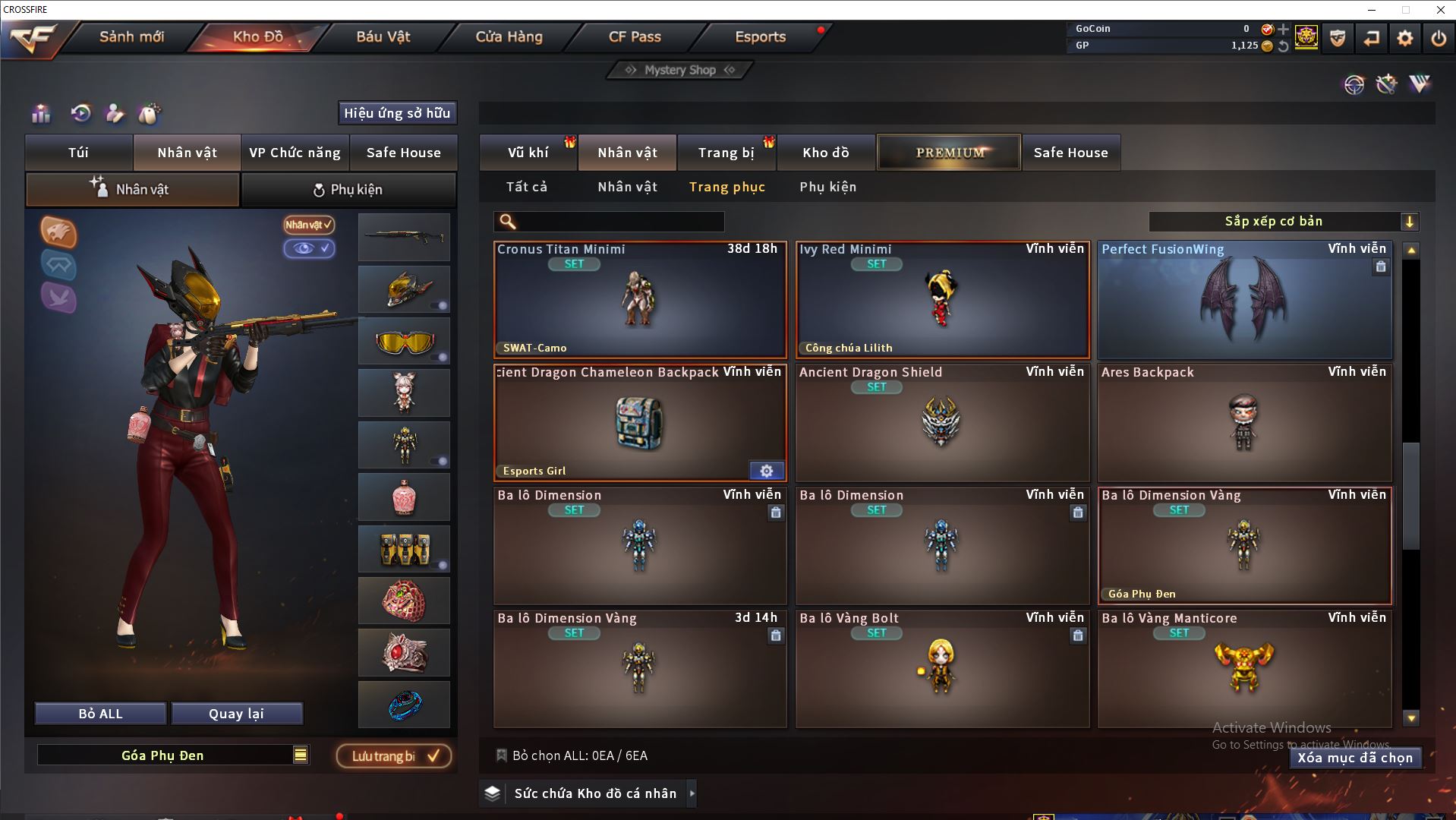Screen dimensions: 1456x820
Task: Select the Ancient Dragon Shield item
Action: point(942,422)
